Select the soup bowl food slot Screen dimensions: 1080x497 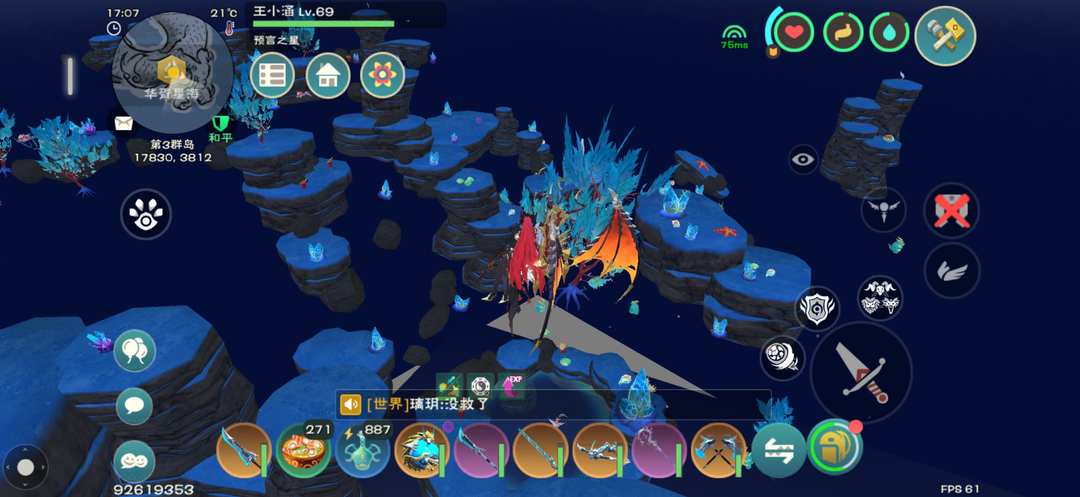tap(303, 451)
